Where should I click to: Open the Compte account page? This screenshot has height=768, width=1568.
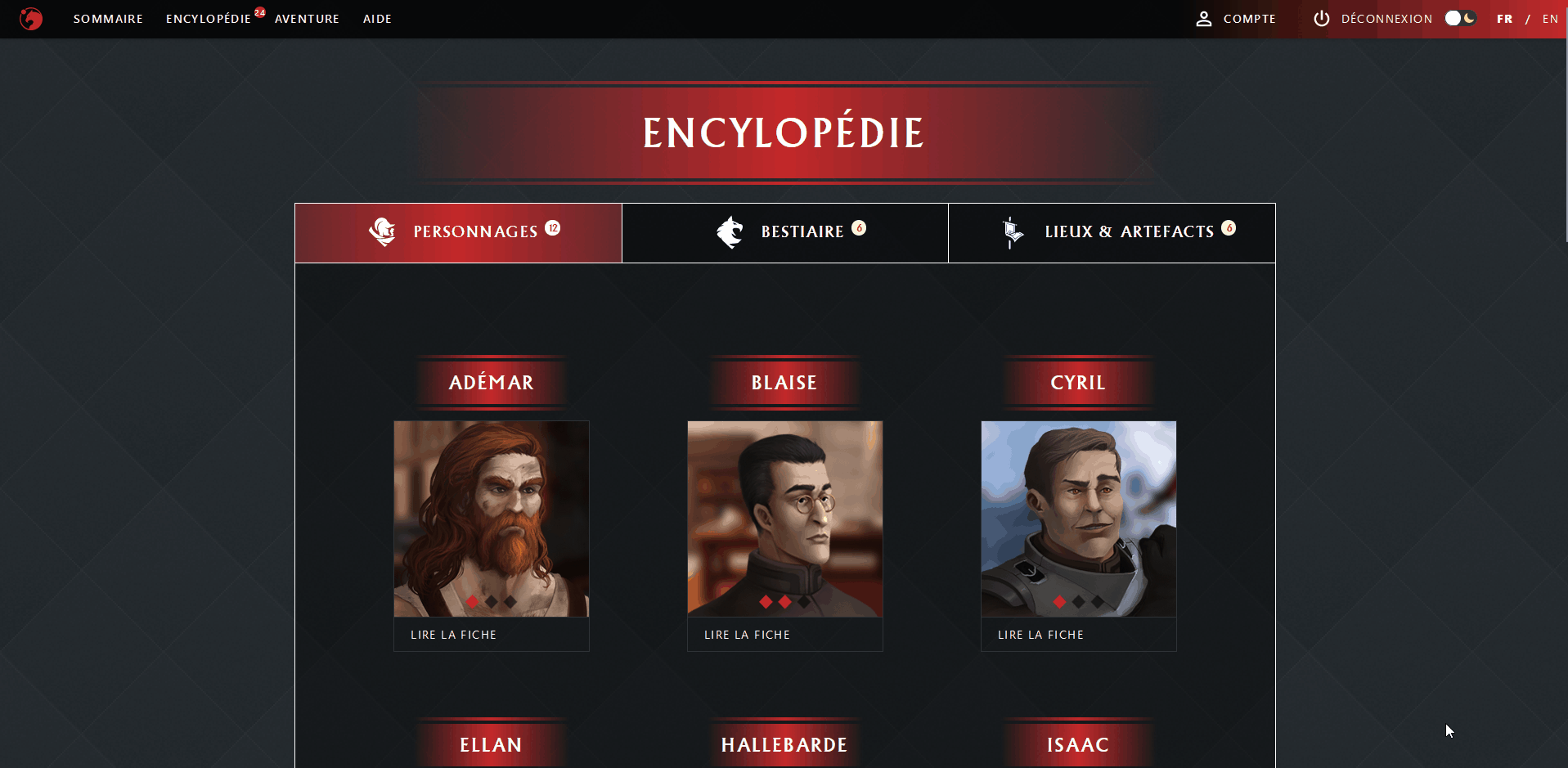click(1236, 19)
